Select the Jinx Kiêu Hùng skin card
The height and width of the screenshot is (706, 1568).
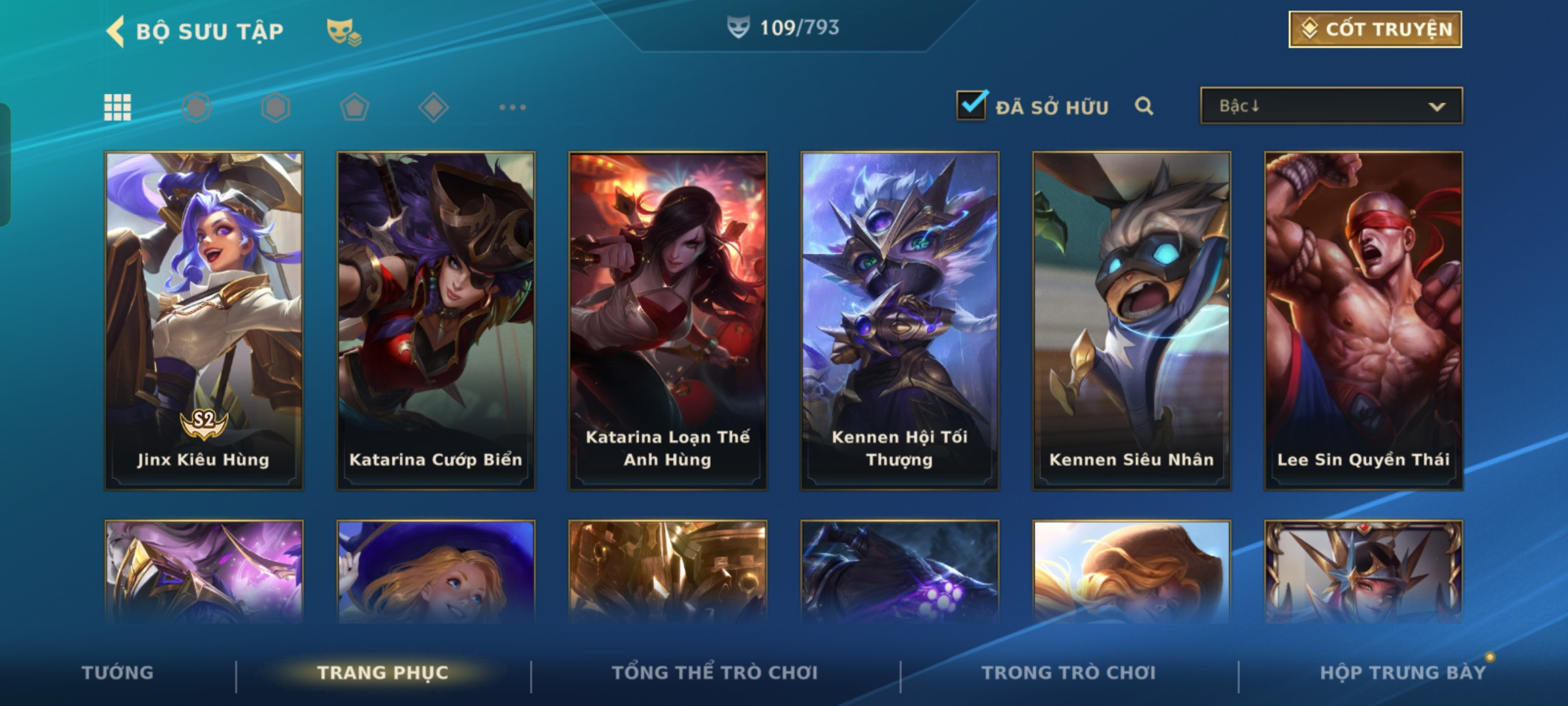coord(204,320)
